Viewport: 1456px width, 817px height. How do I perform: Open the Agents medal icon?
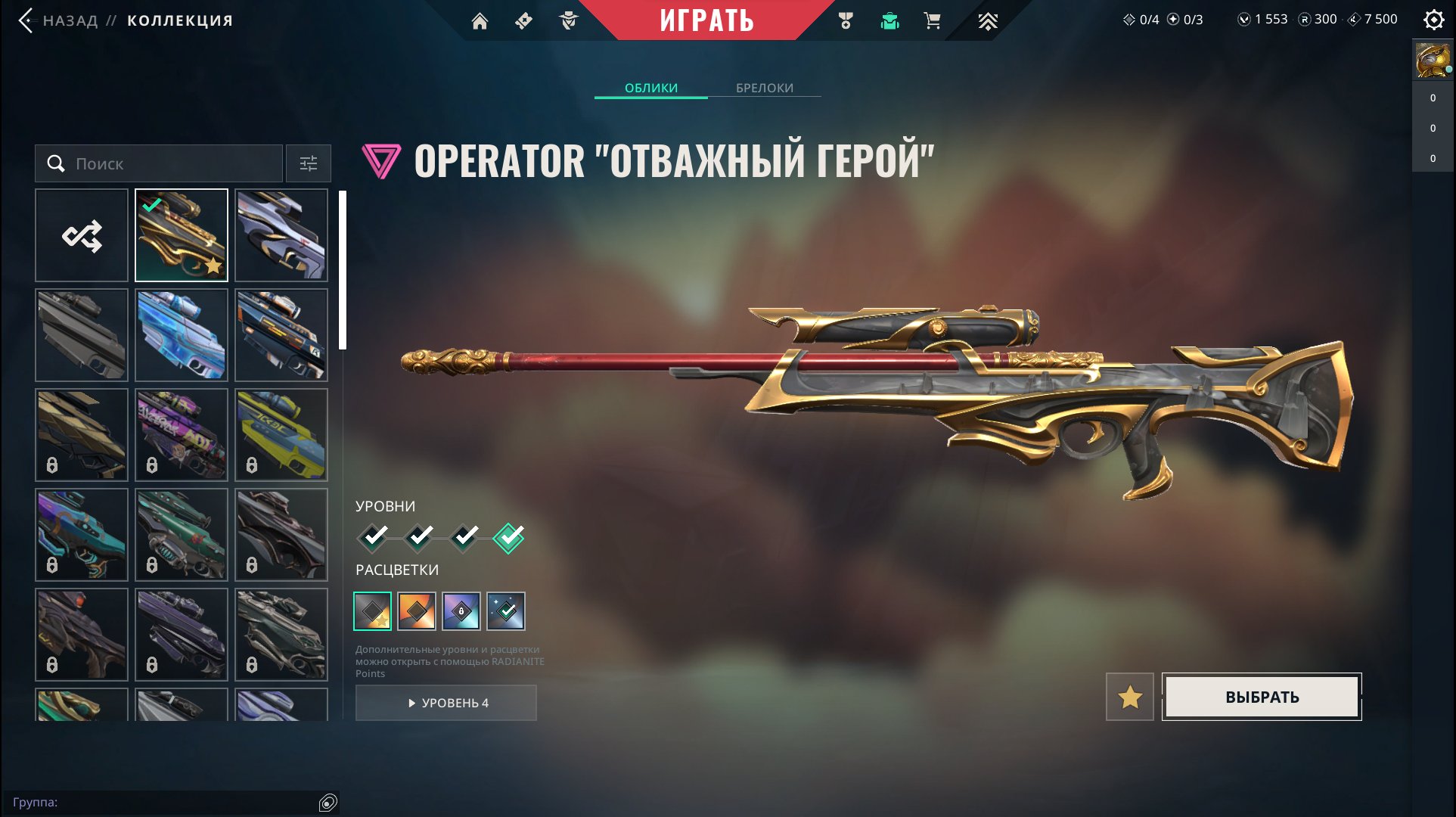[x=846, y=20]
